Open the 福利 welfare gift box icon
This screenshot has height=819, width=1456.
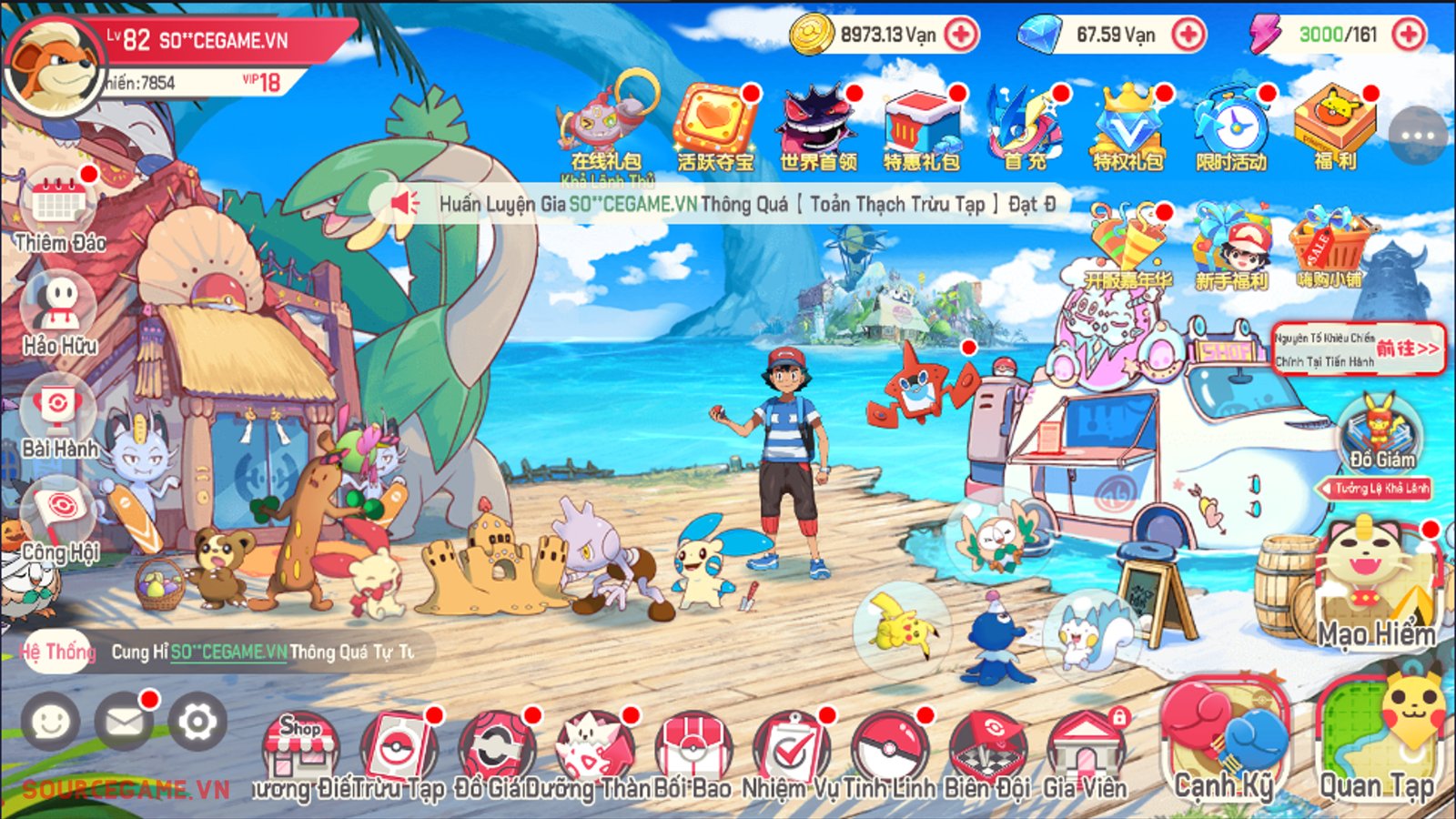(1332, 120)
